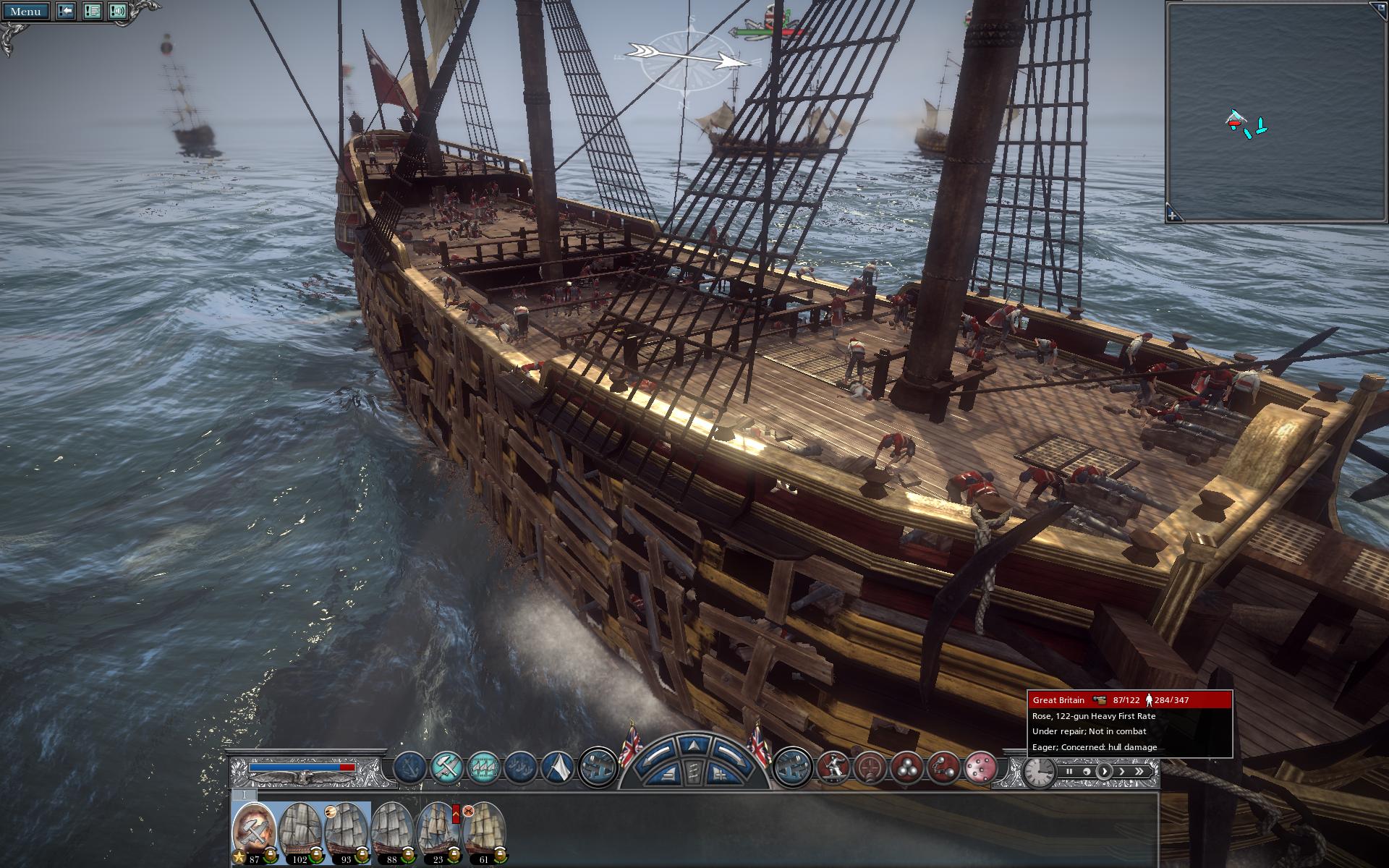This screenshot has height=868, width=1389.
Task: Expand the minimap with the plus button
Action: tap(1173, 215)
